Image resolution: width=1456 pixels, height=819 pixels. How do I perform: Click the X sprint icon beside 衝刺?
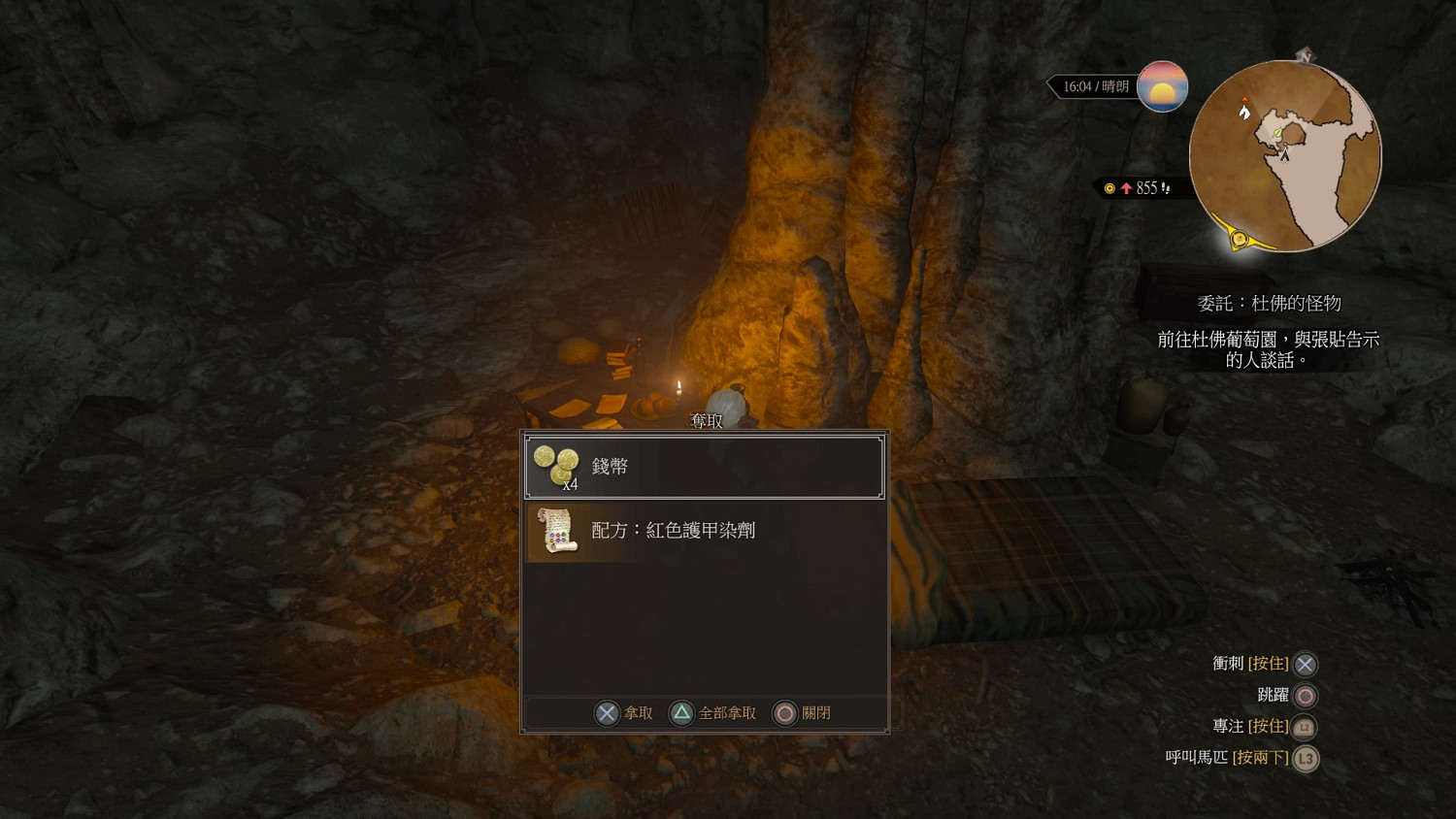pyautogui.click(x=1305, y=664)
